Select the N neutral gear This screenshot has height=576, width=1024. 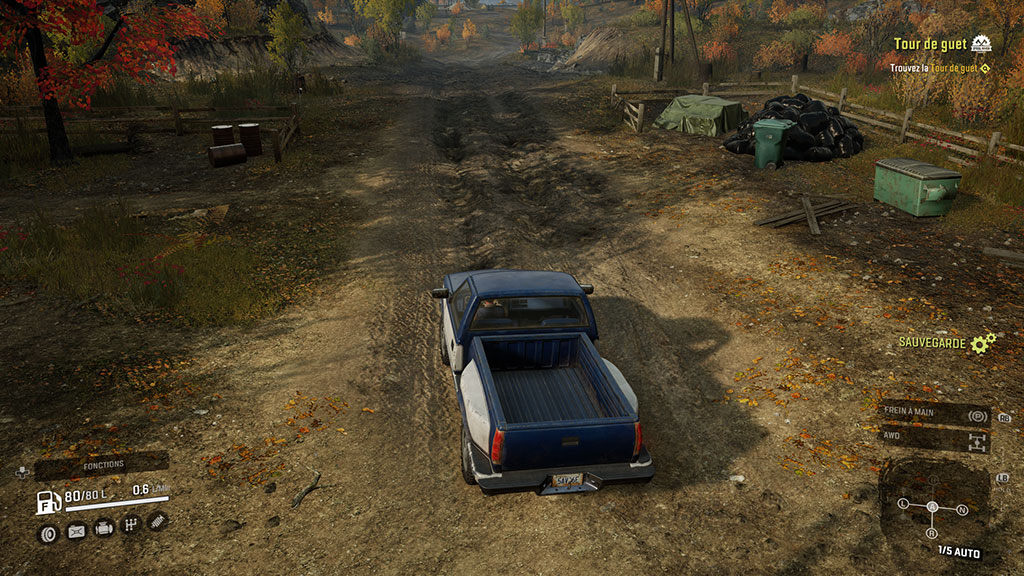coord(962,510)
